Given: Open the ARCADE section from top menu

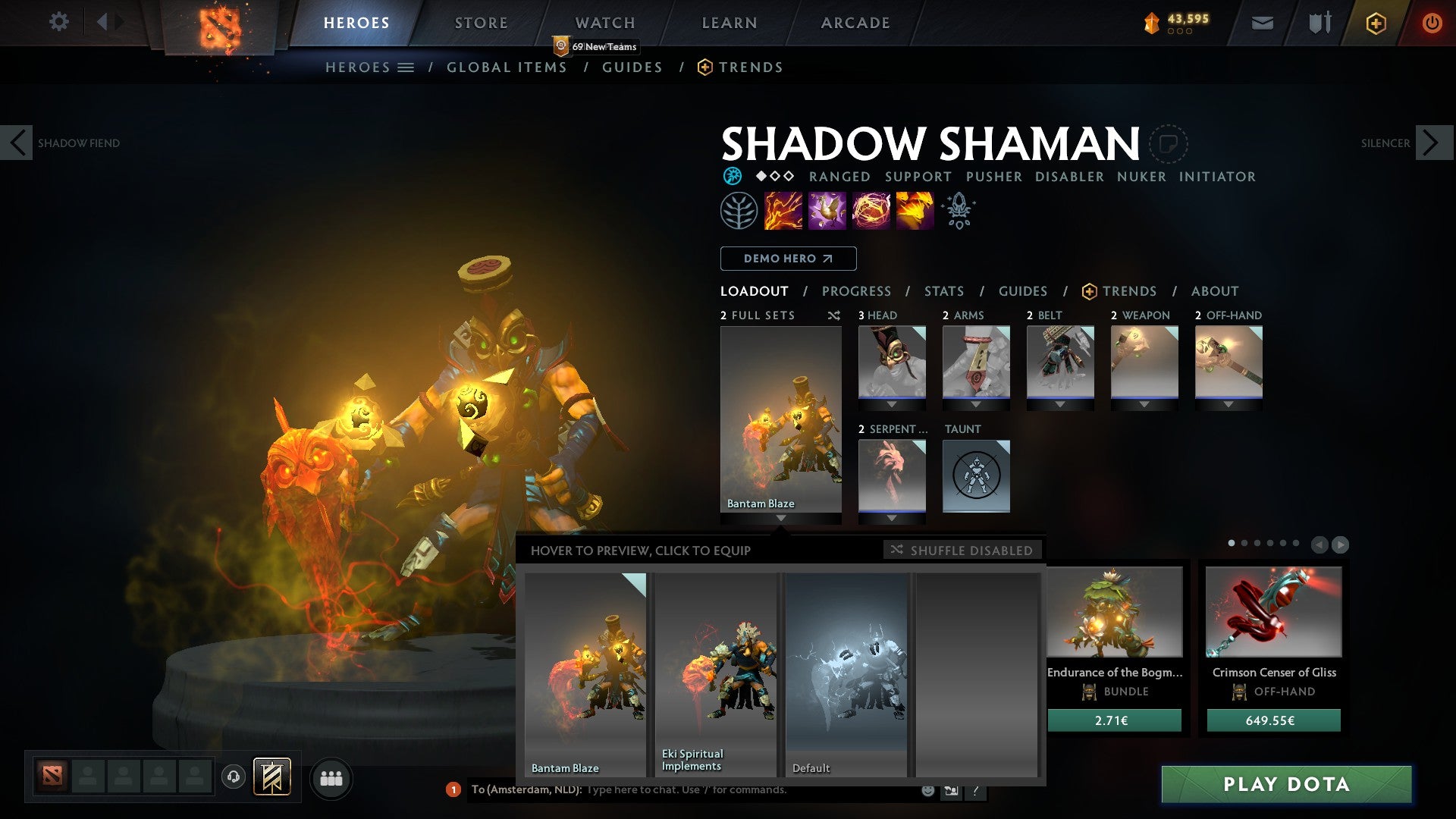Looking at the screenshot, I should pos(855,22).
